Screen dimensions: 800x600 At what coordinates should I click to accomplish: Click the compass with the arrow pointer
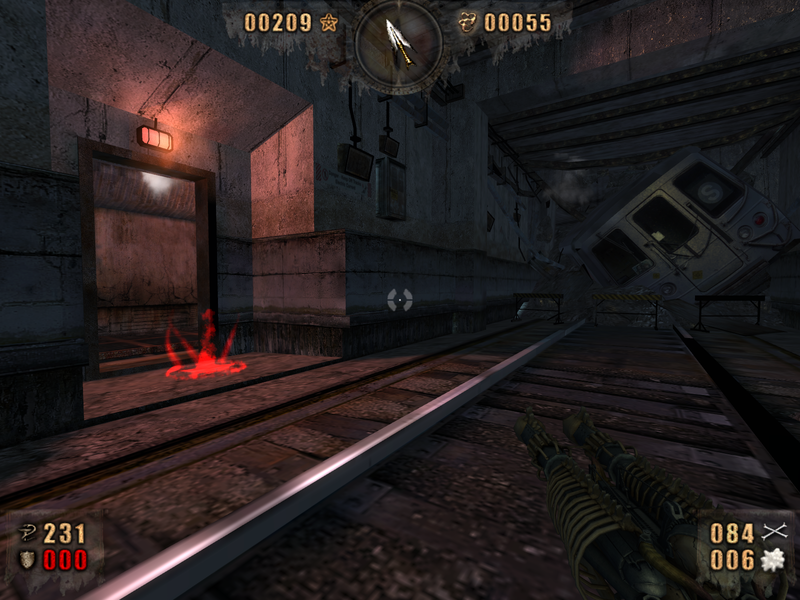[x=399, y=39]
